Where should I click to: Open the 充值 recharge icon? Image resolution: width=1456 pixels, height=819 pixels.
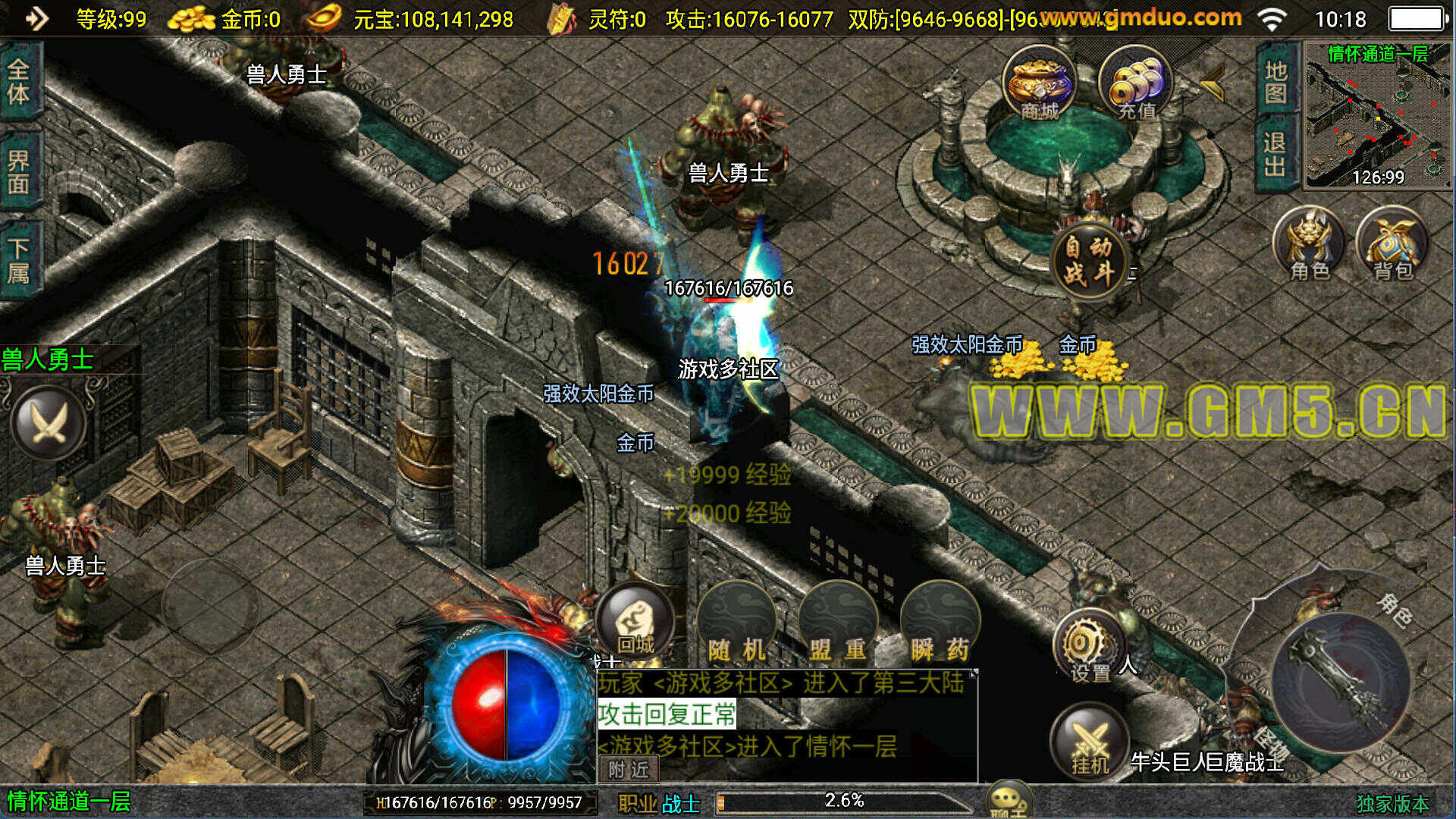point(1135,82)
